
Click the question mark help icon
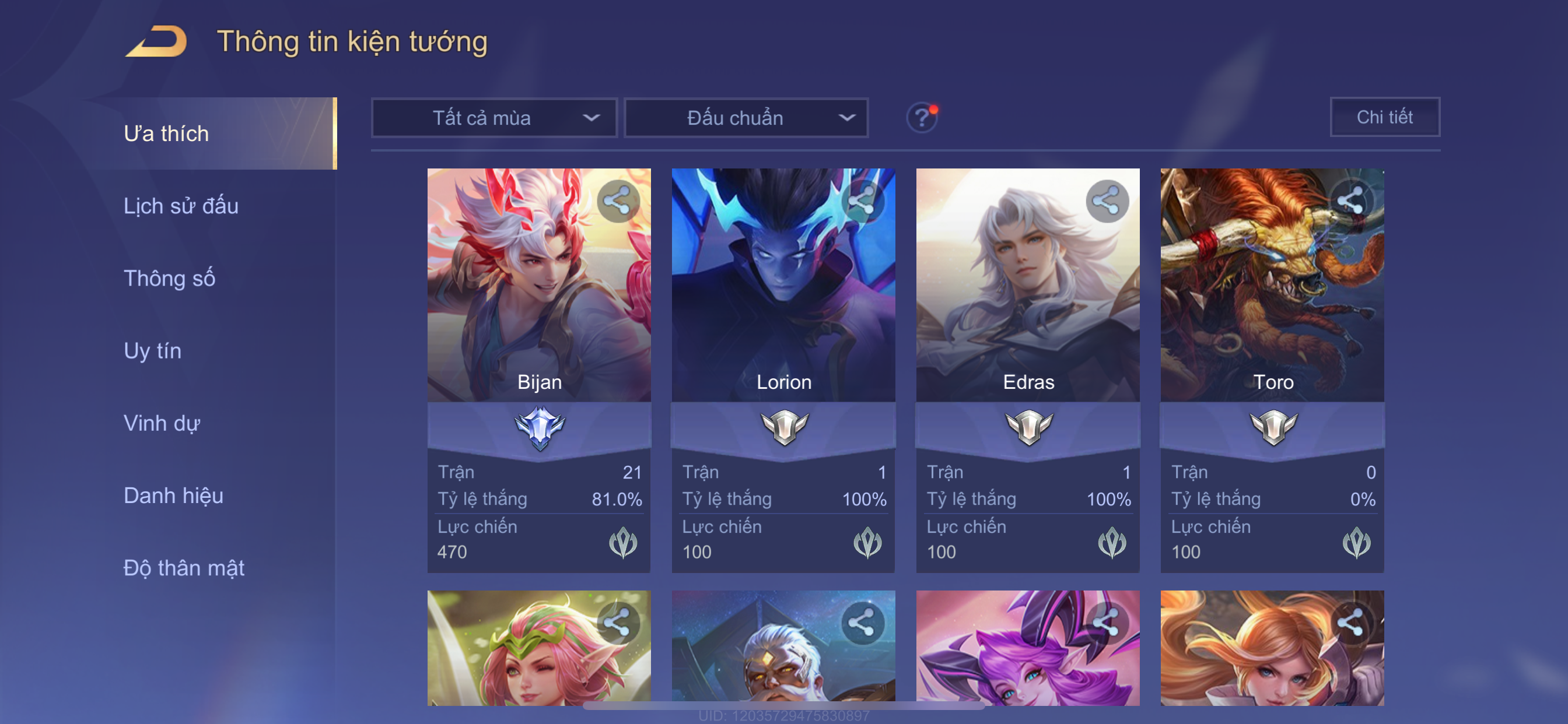pyautogui.click(x=921, y=117)
